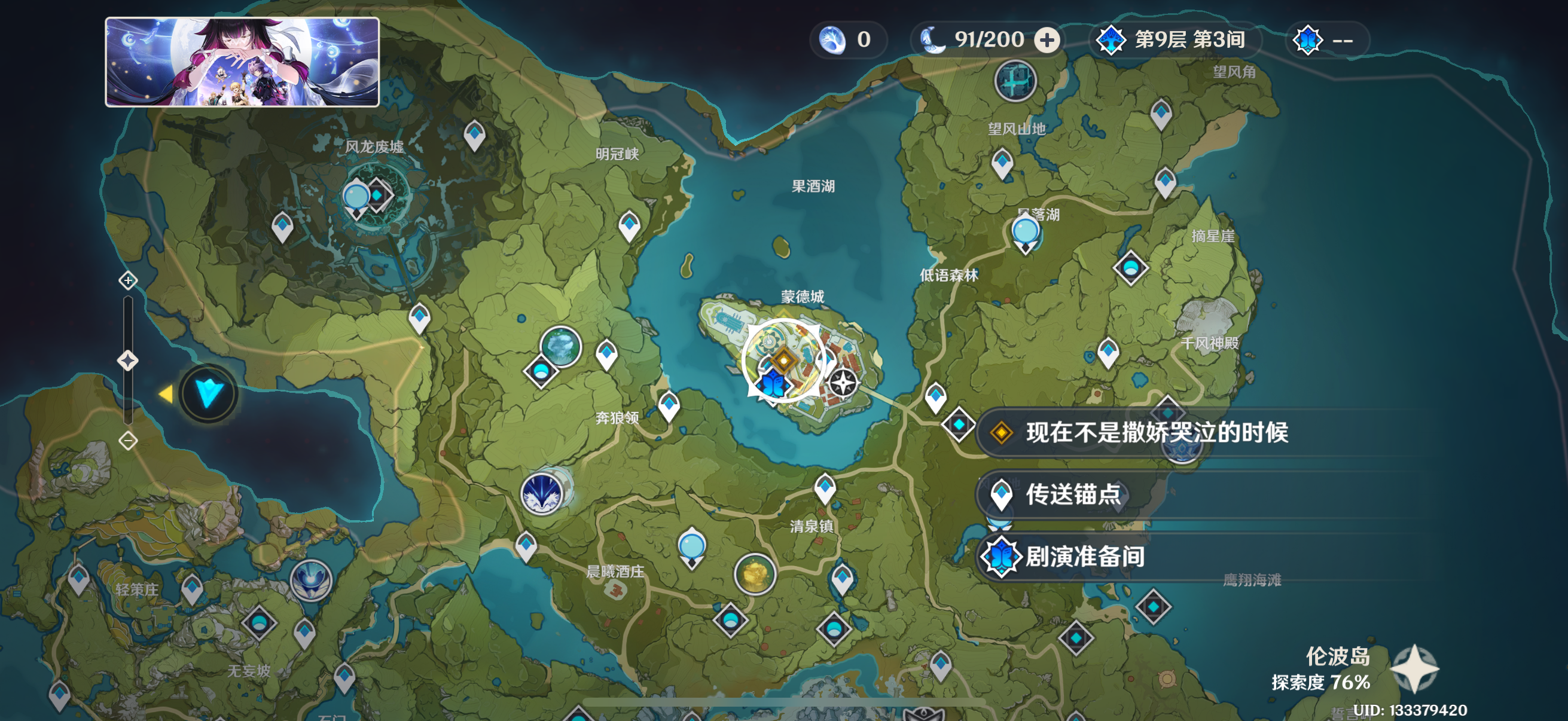Image resolution: width=1568 pixels, height=721 pixels.
Task: Zoom in the map with plus button
Action: tap(128, 280)
